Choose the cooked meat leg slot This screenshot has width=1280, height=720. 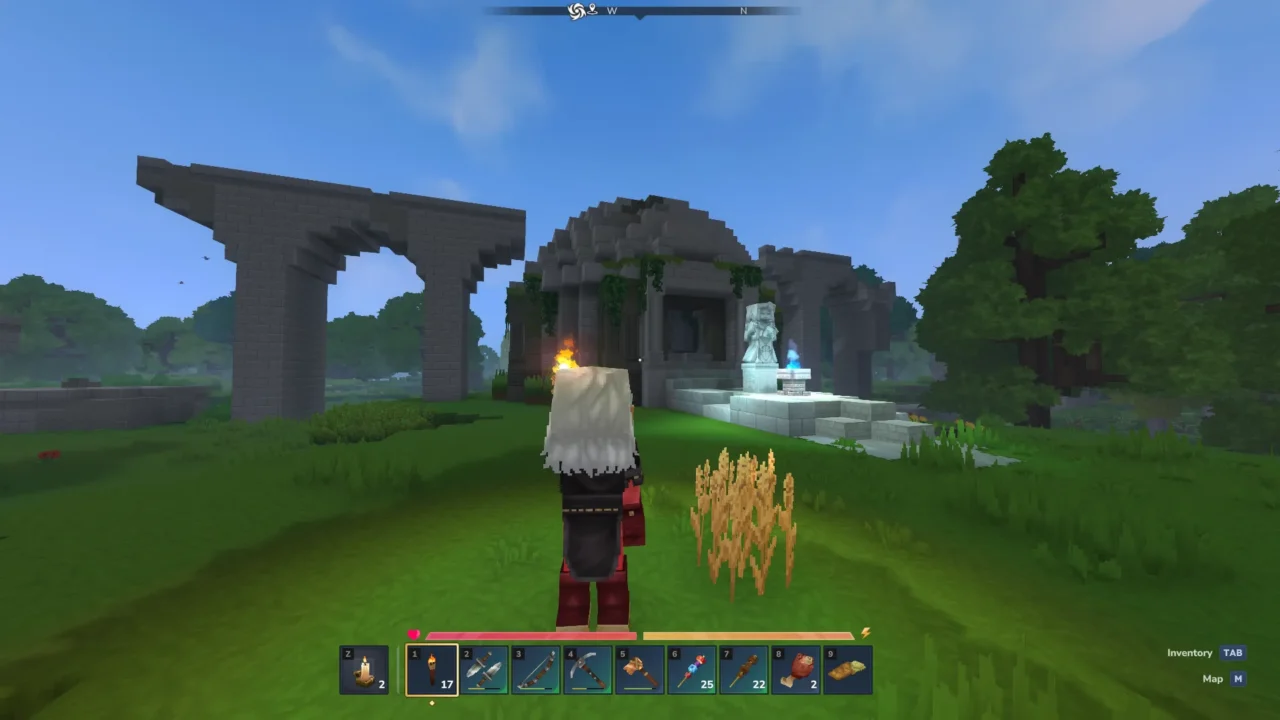point(796,670)
